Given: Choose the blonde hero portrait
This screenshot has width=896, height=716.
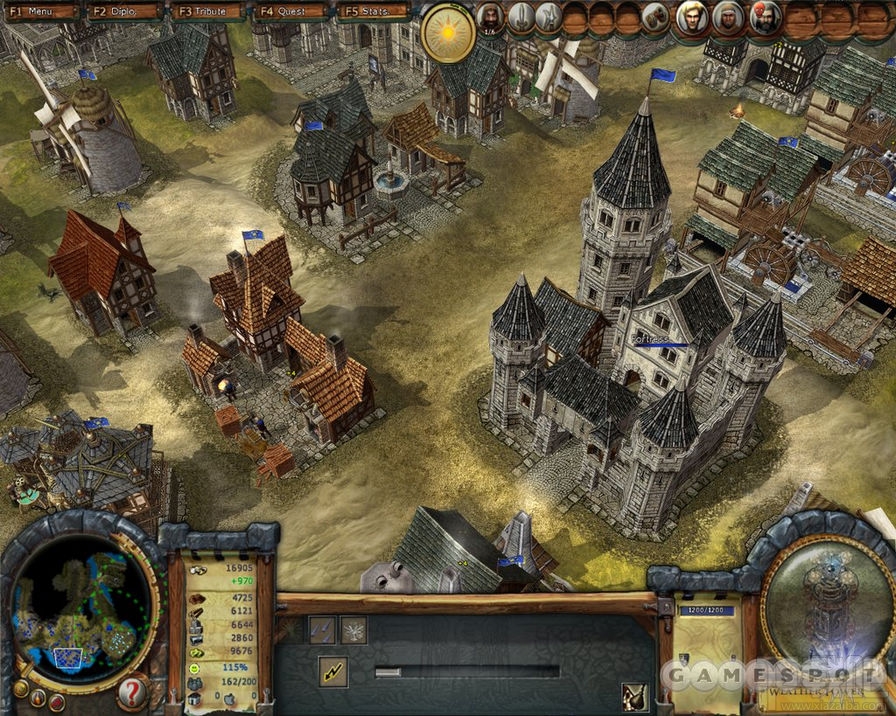Looking at the screenshot, I should pyautogui.click(x=692, y=17).
